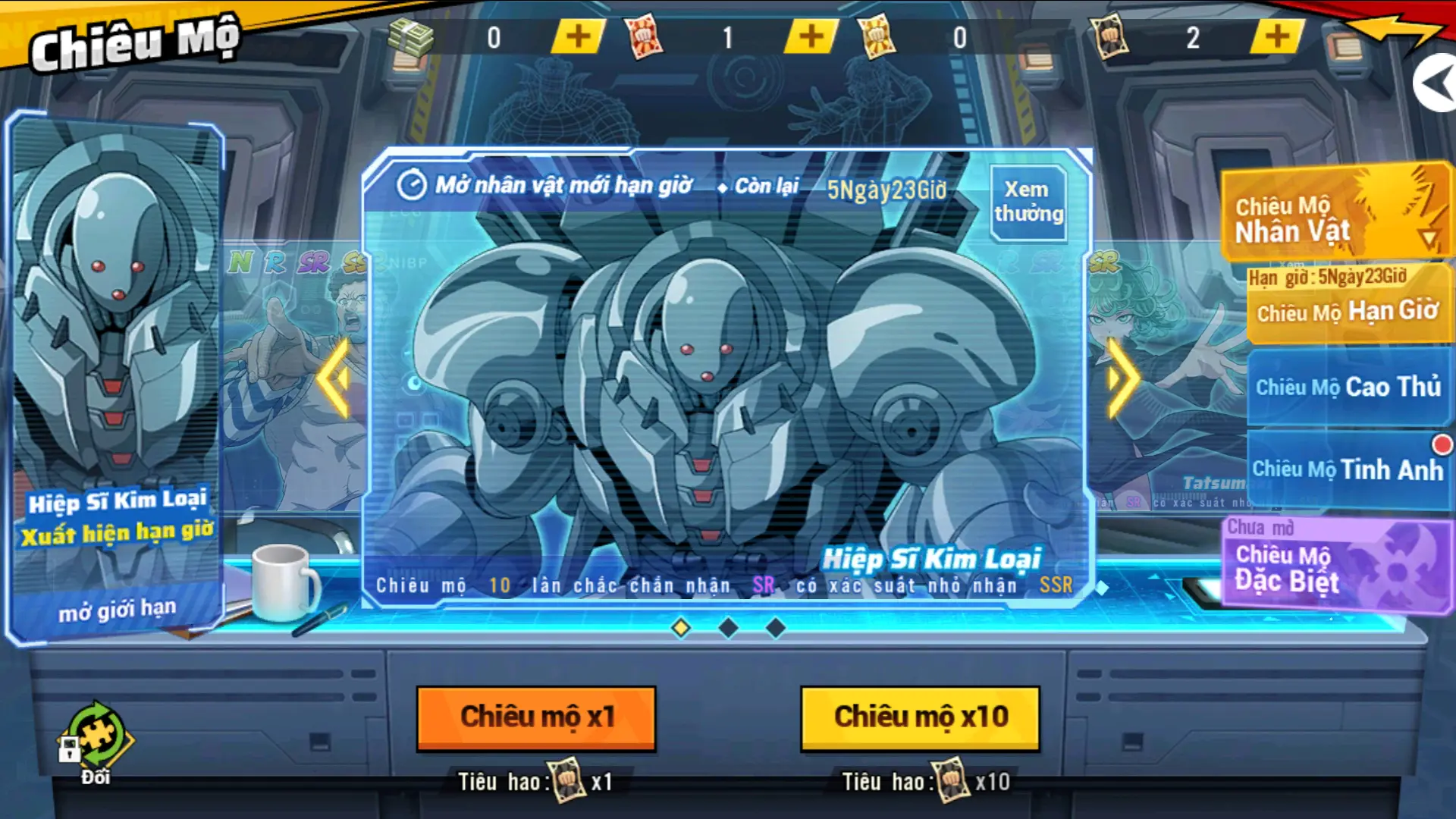Show the previous banner with left arrow
This screenshot has height=819, width=1456.
click(334, 378)
